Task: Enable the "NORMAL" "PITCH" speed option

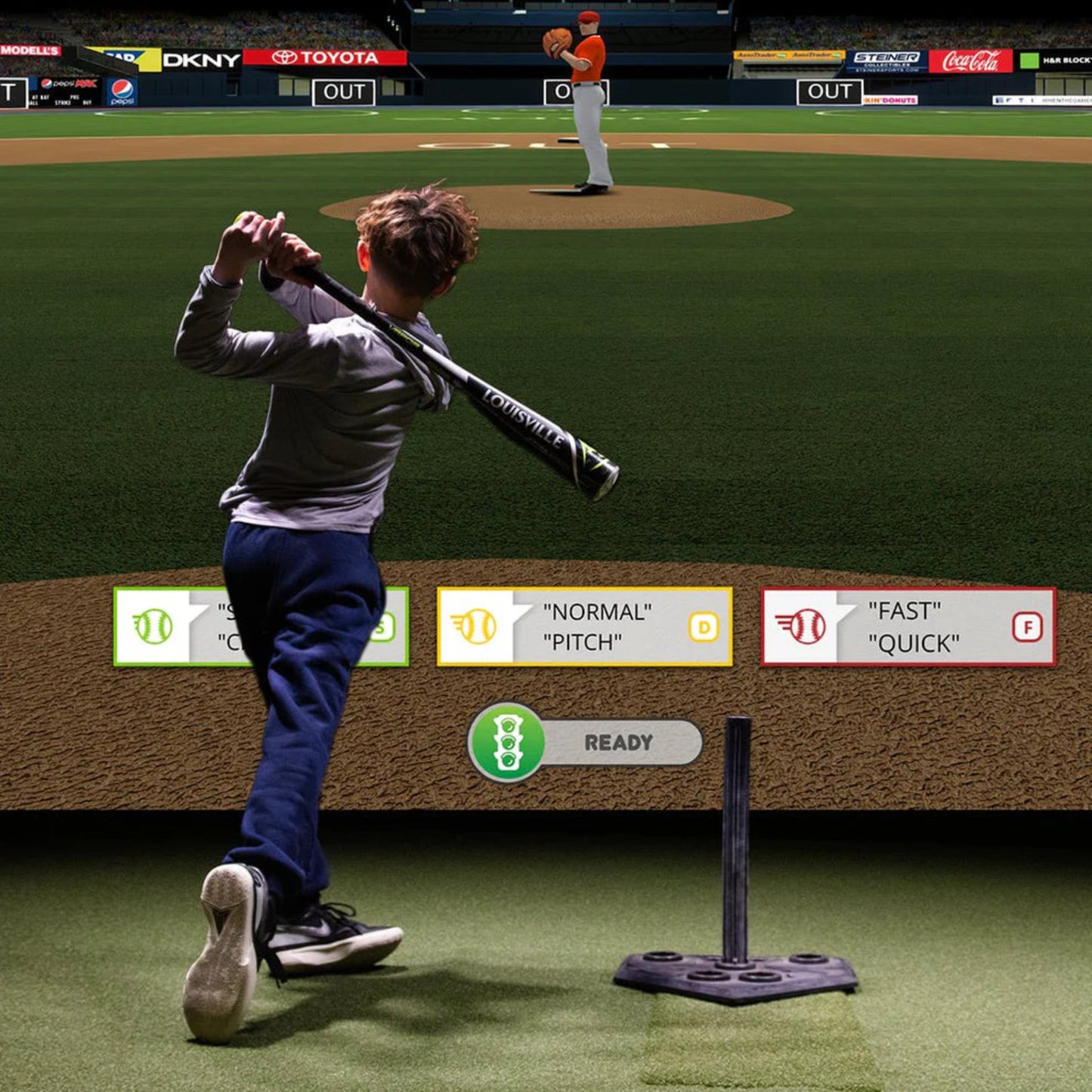Action: coord(586,626)
